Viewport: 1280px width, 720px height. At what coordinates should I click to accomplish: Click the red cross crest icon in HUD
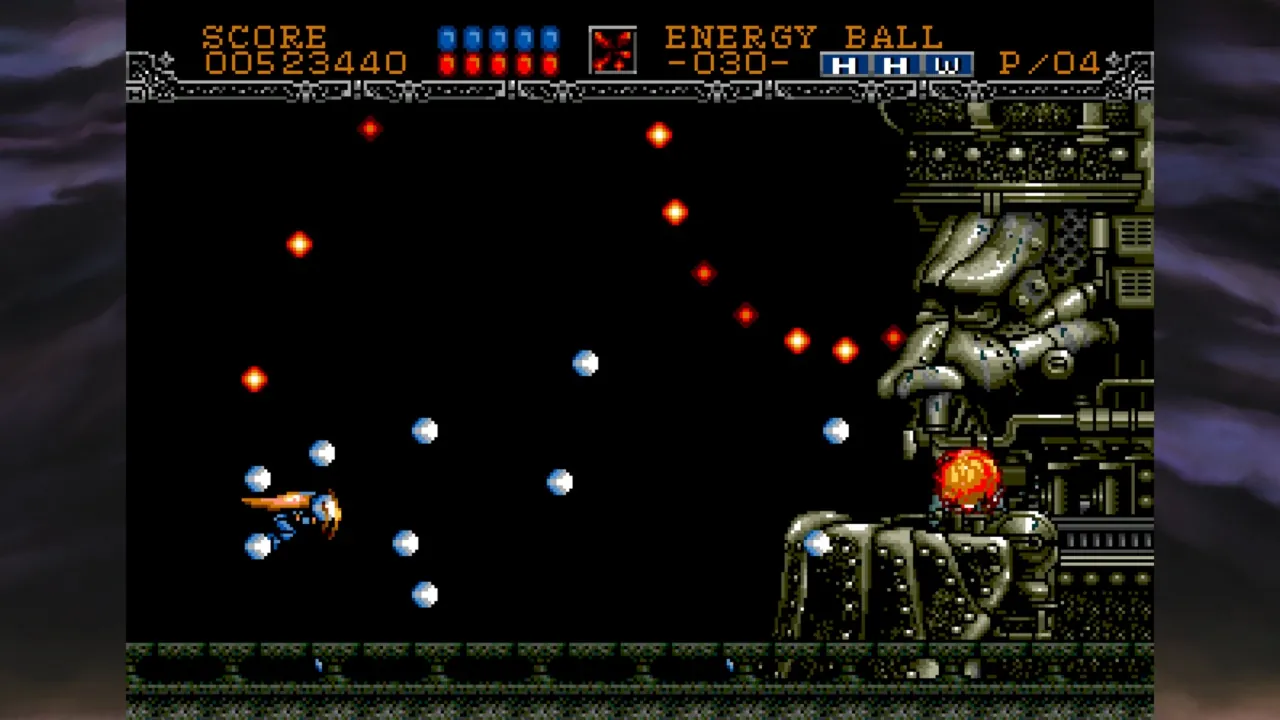611,48
